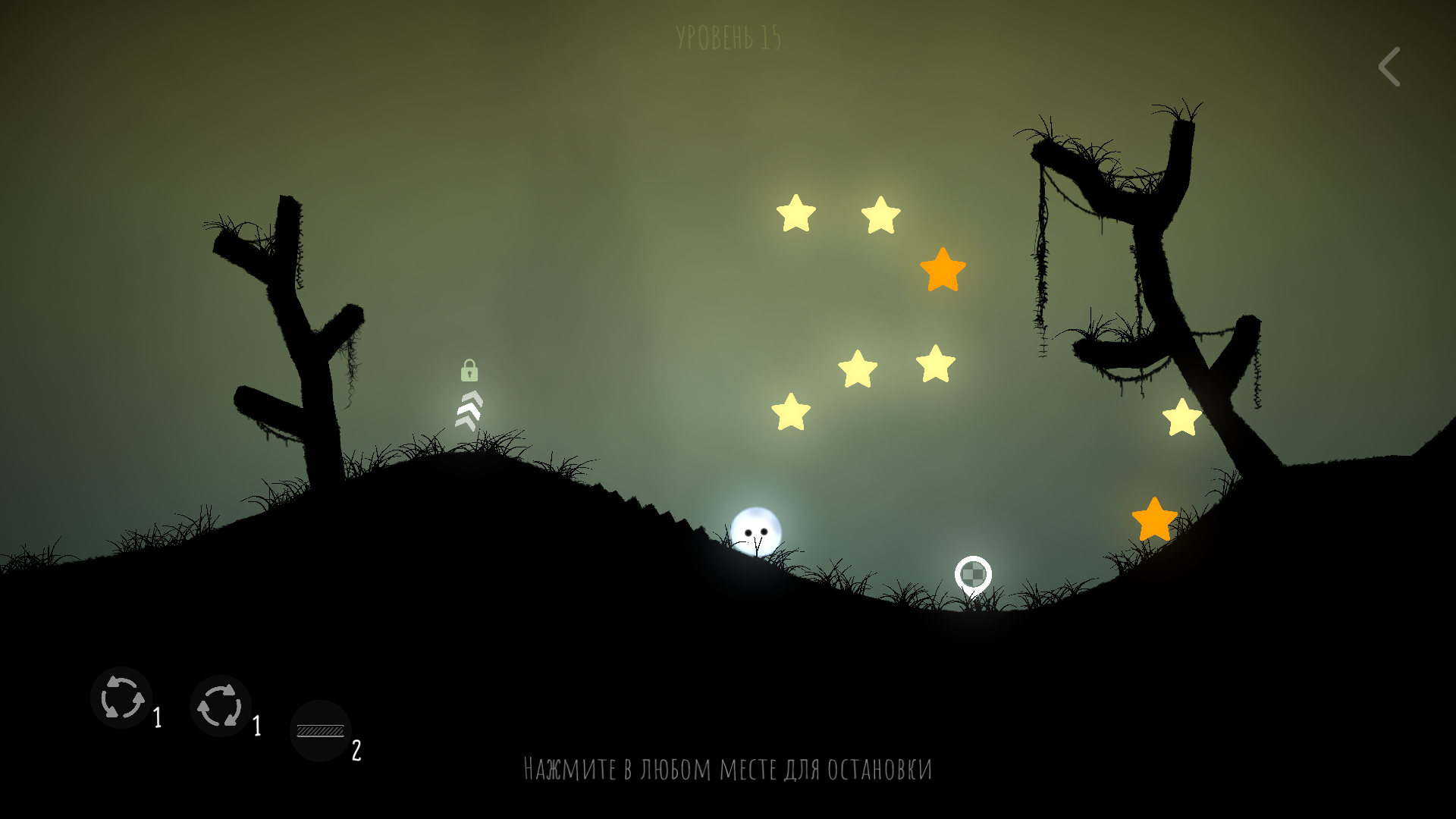Tap the leftmost star in the upper star pair
This screenshot has width=1456, height=819.
(x=795, y=215)
